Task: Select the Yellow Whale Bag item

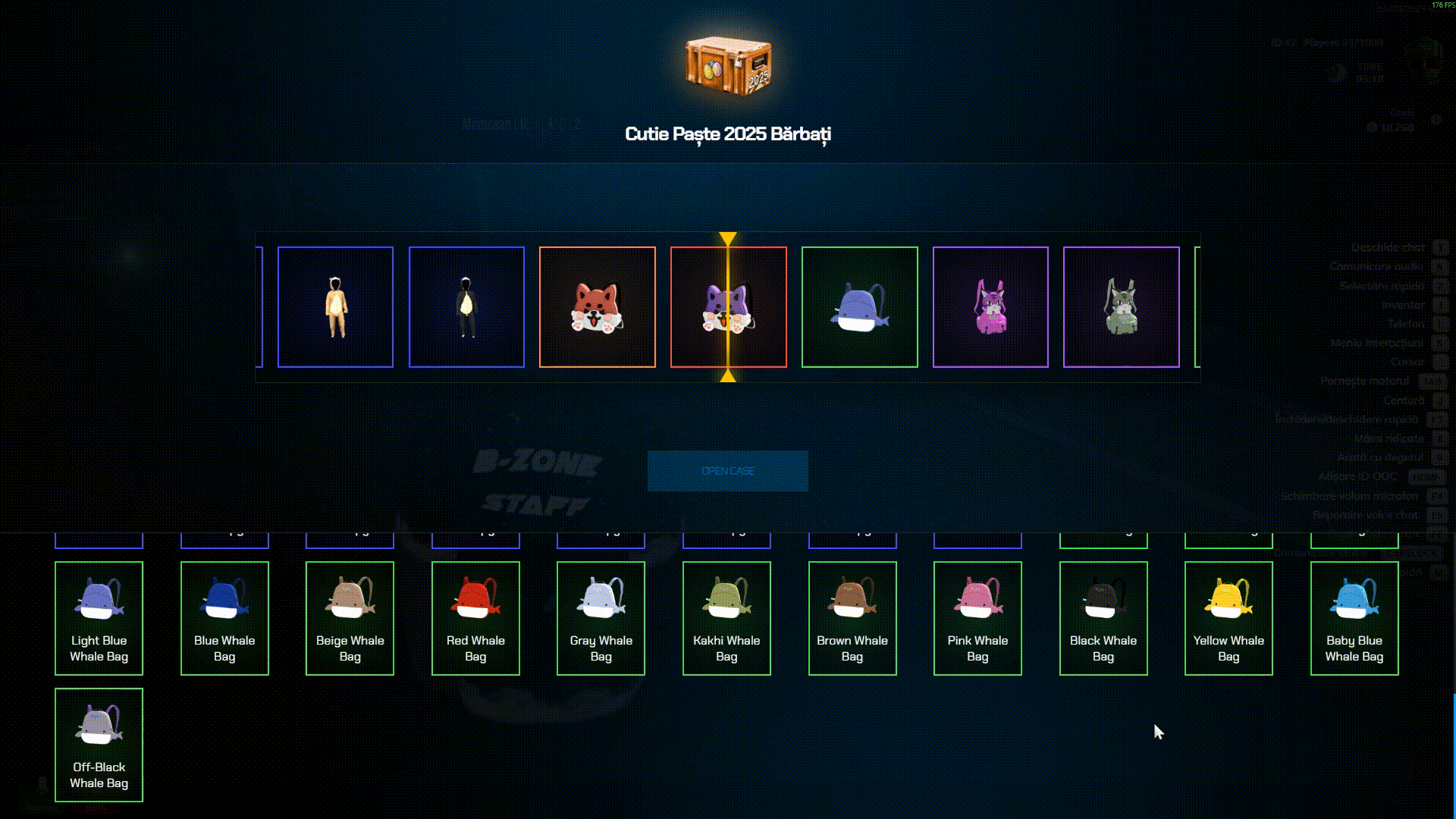Action: click(1228, 618)
